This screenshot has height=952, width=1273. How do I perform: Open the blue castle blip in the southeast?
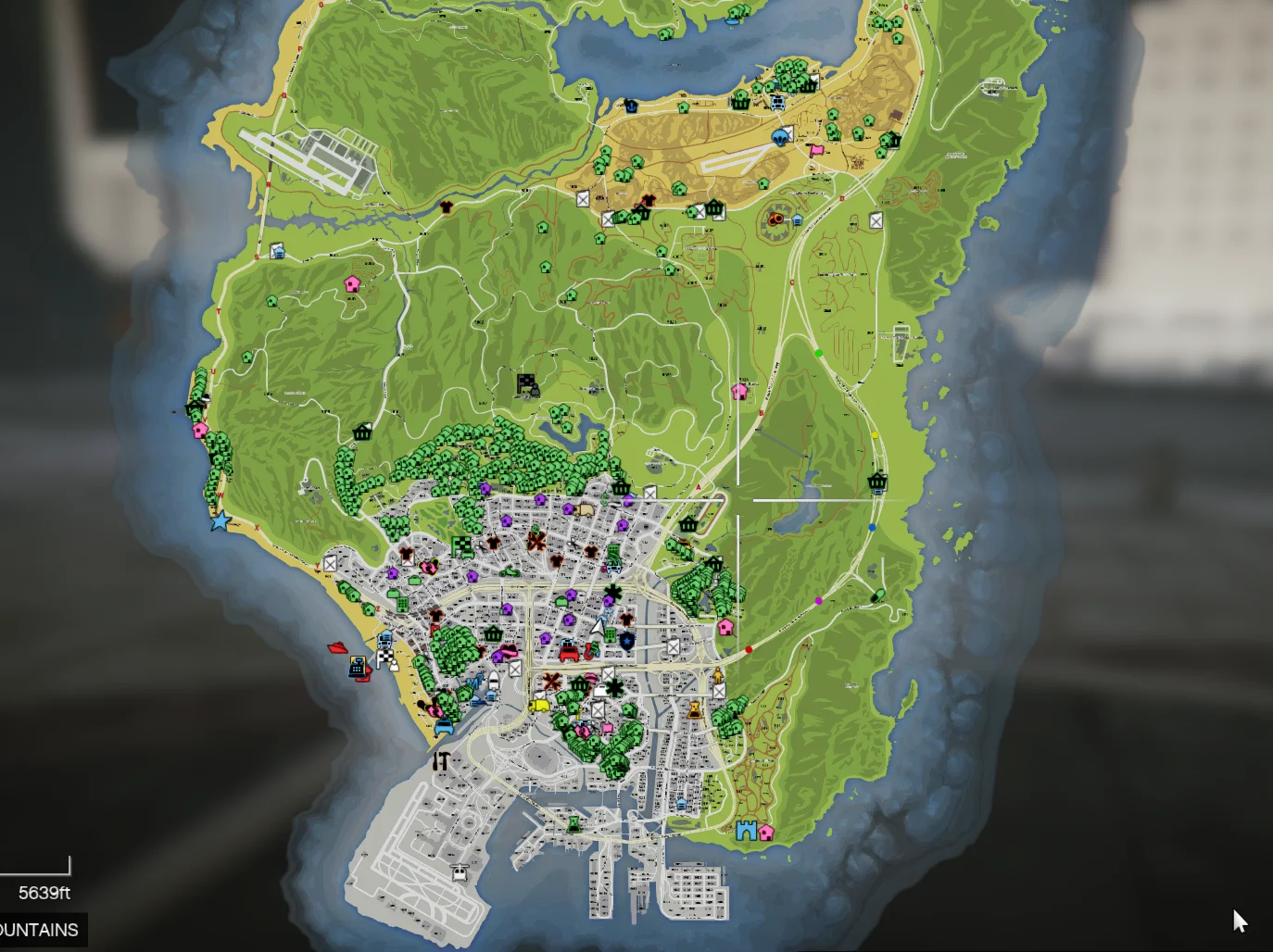(x=747, y=832)
